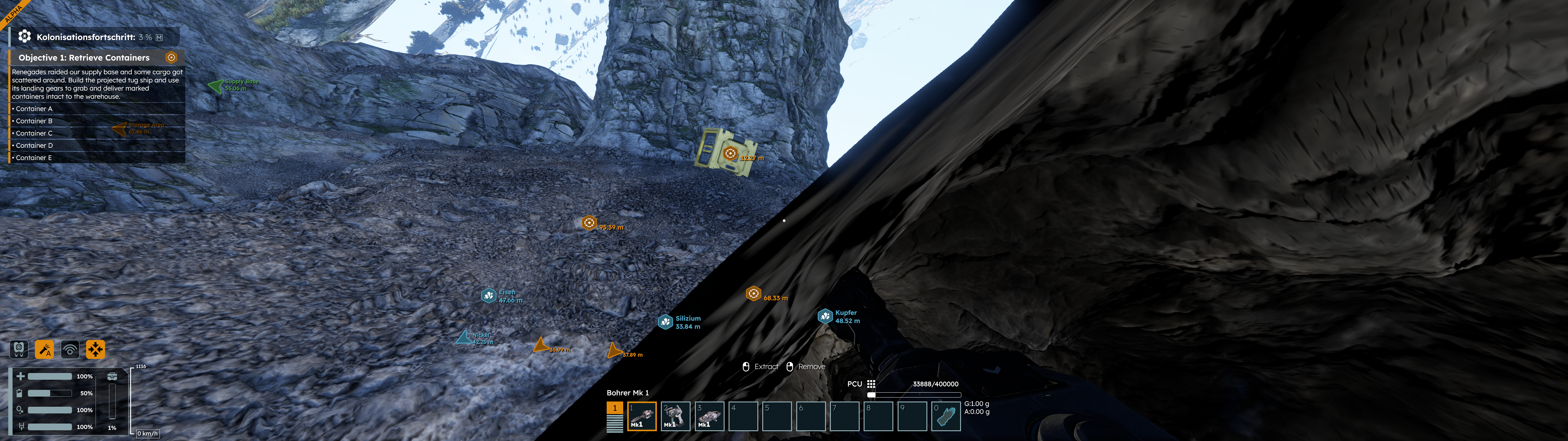Select the glove hand slot numbered 0

(x=946, y=416)
